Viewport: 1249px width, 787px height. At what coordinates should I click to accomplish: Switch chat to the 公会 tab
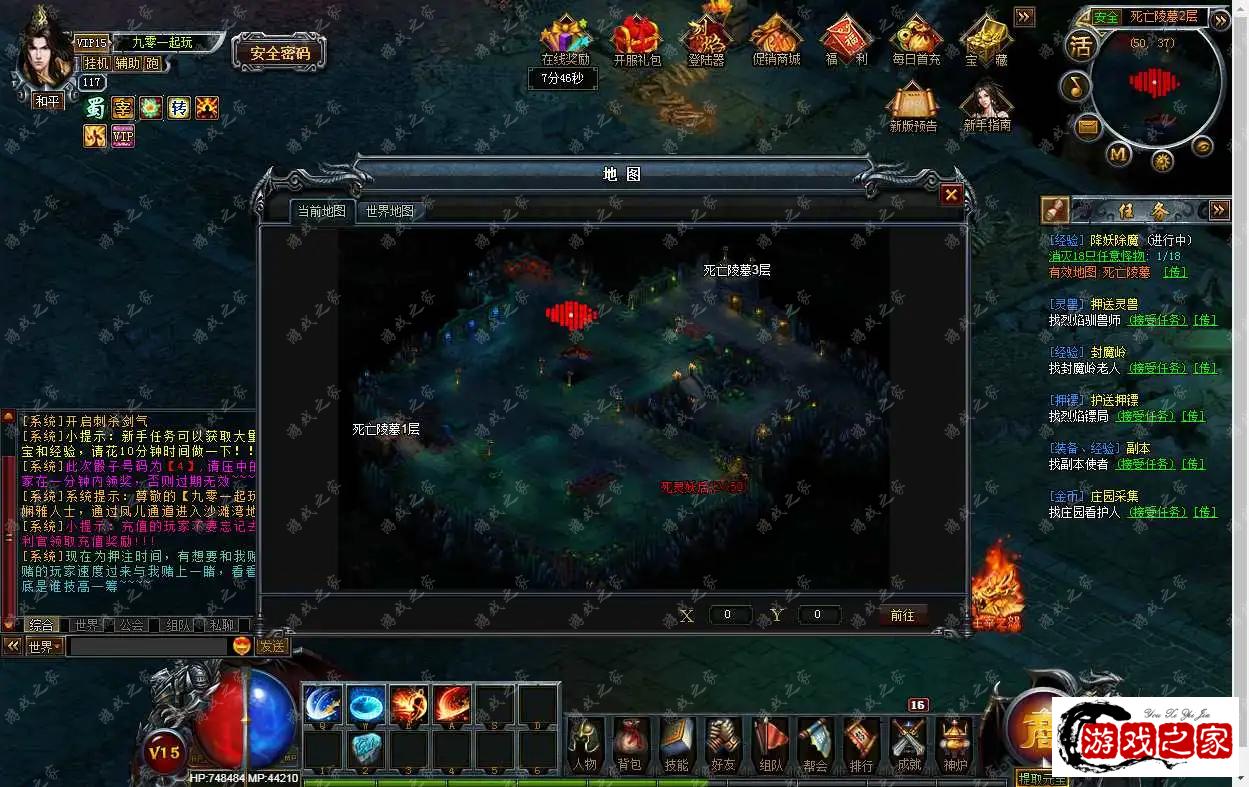pyautogui.click(x=131, y=625)
